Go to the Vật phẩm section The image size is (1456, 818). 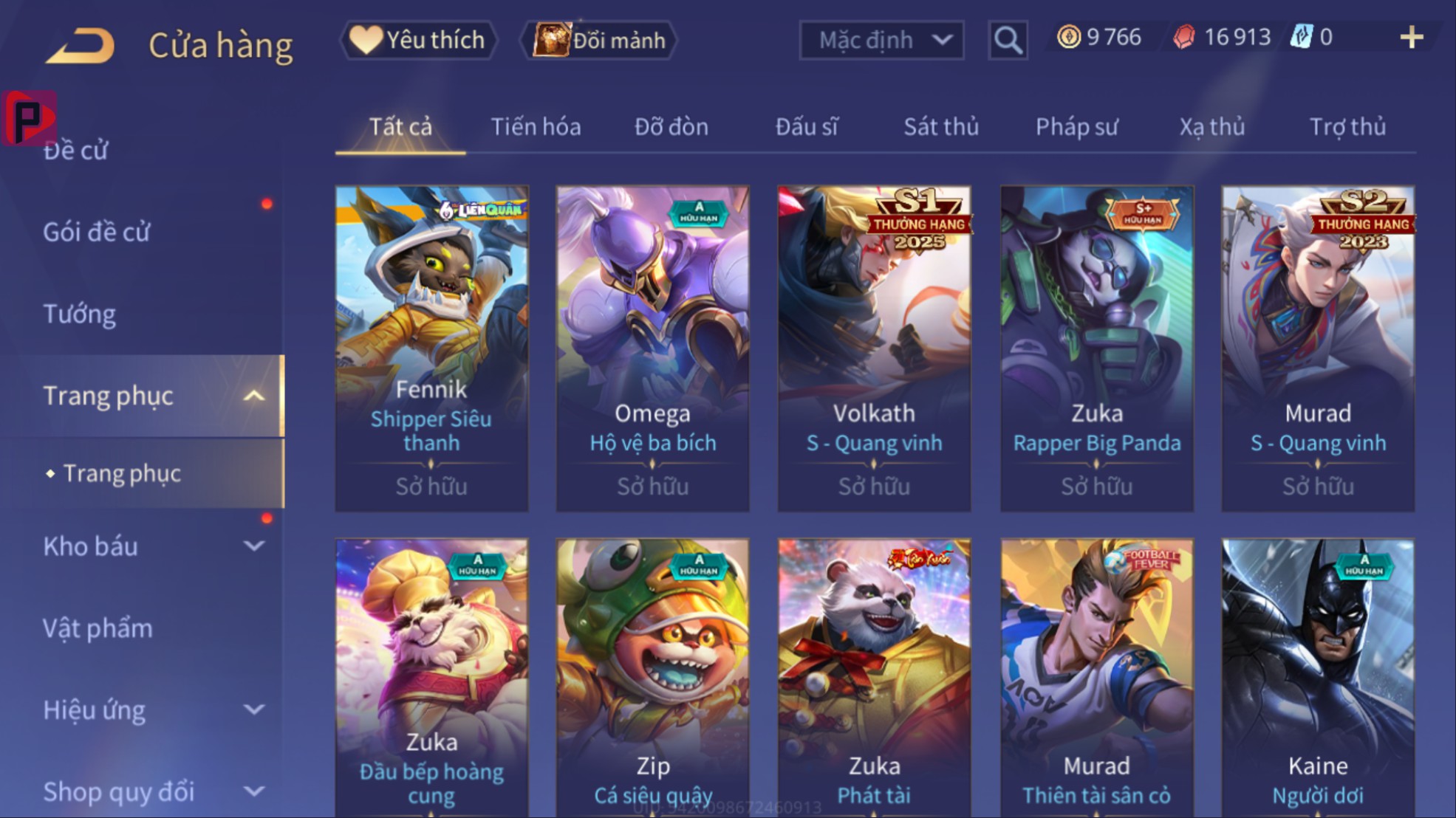(x=98, y=628)
